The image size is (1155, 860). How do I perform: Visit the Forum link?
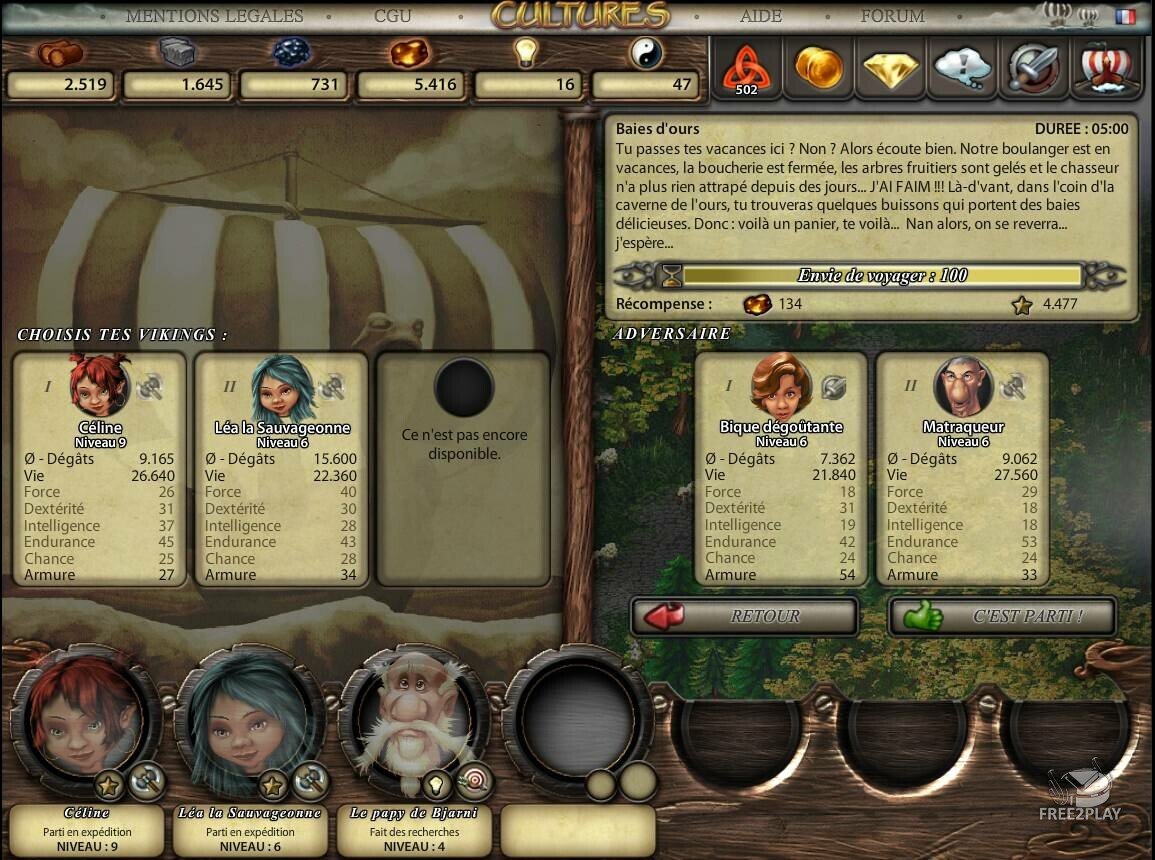pyautogui.click(x=892, y=16)
